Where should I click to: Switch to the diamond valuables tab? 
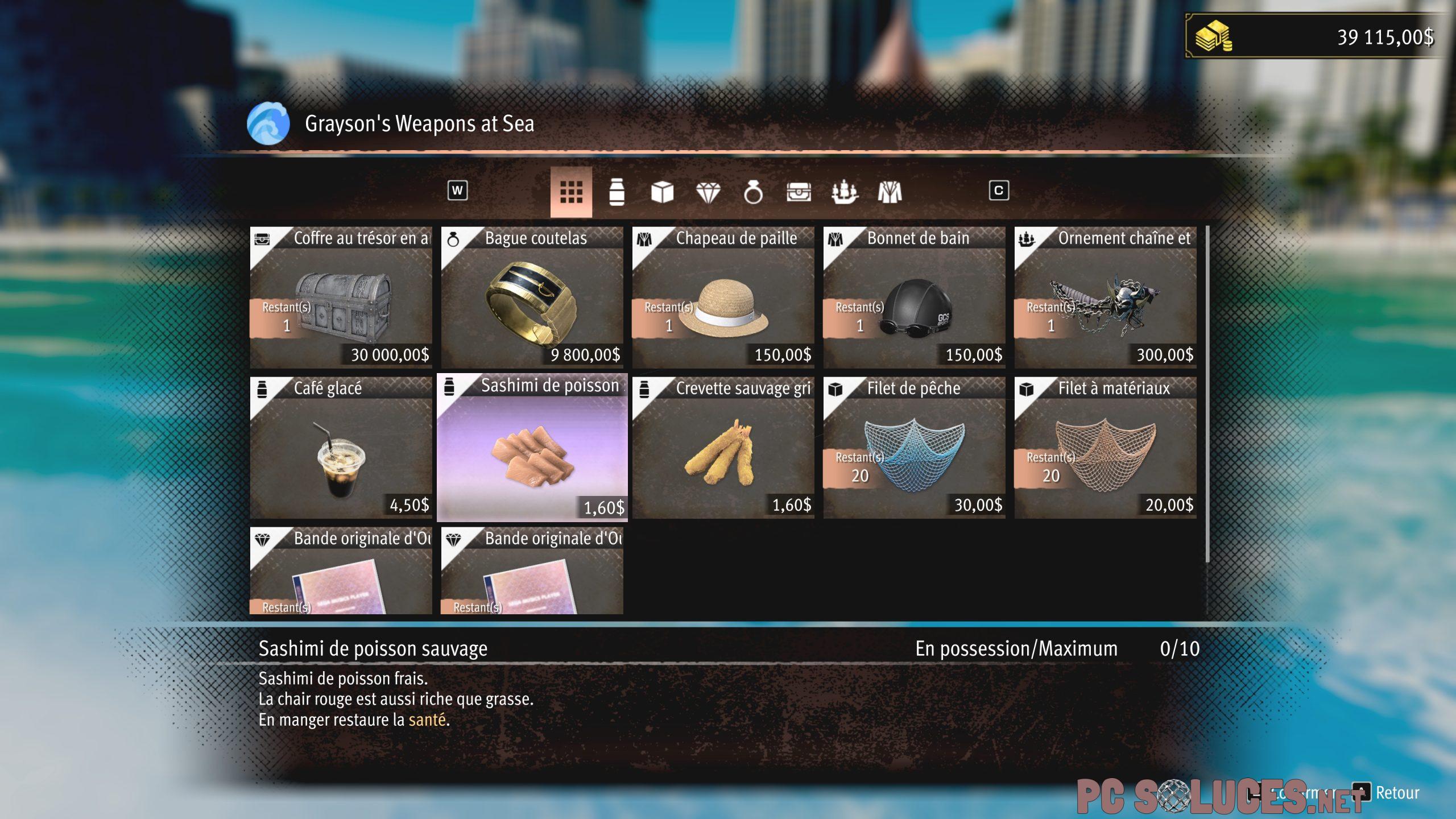[708, 192]
